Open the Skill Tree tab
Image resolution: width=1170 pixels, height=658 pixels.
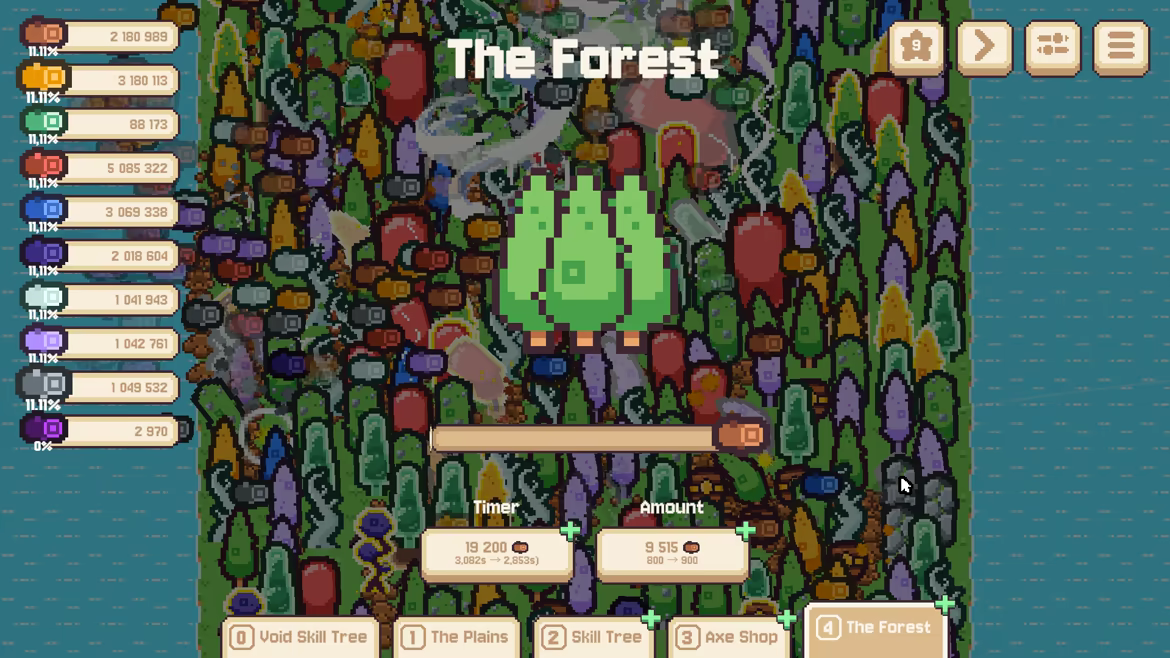592,637
